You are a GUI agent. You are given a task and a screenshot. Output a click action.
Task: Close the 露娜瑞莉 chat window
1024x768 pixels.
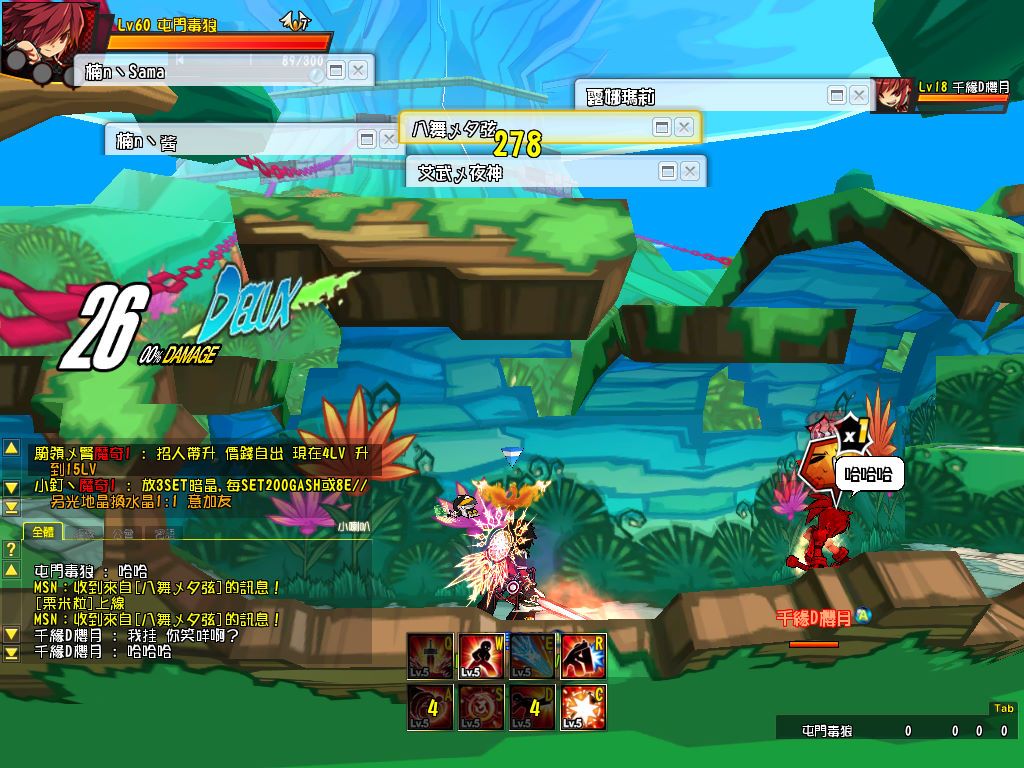858,95
